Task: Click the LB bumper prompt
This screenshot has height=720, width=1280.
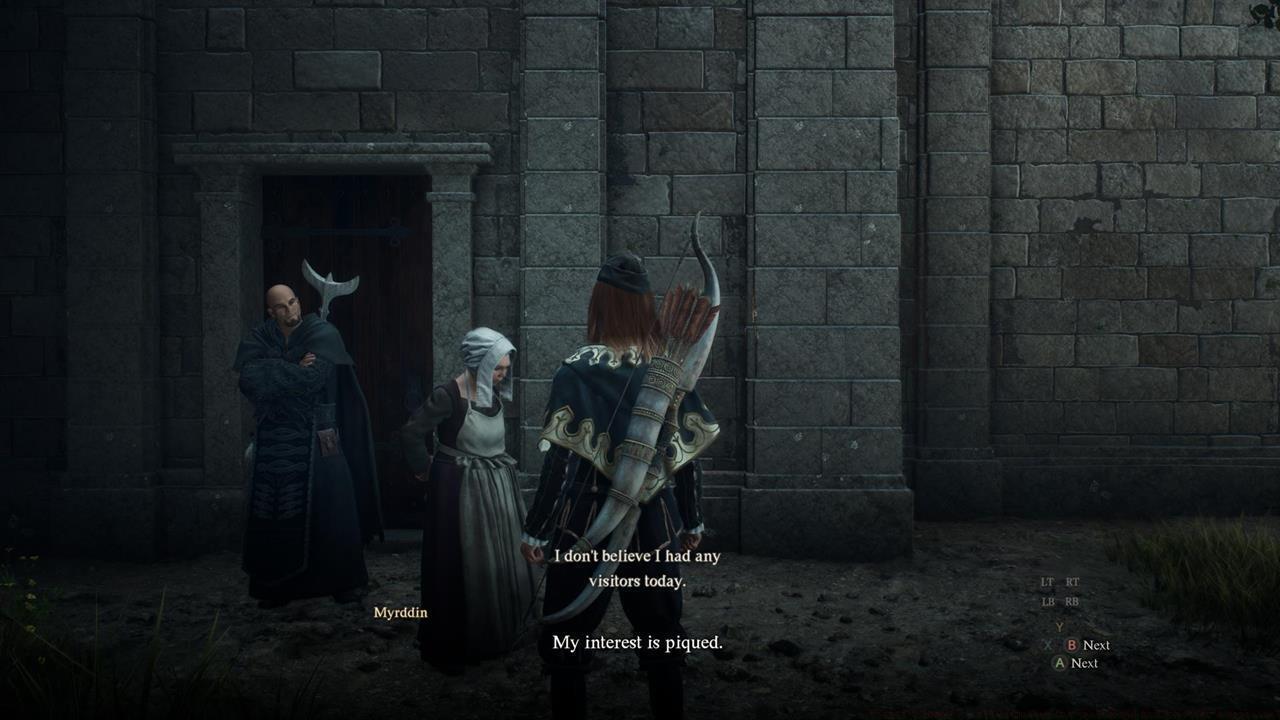Action: point(1046,601)
